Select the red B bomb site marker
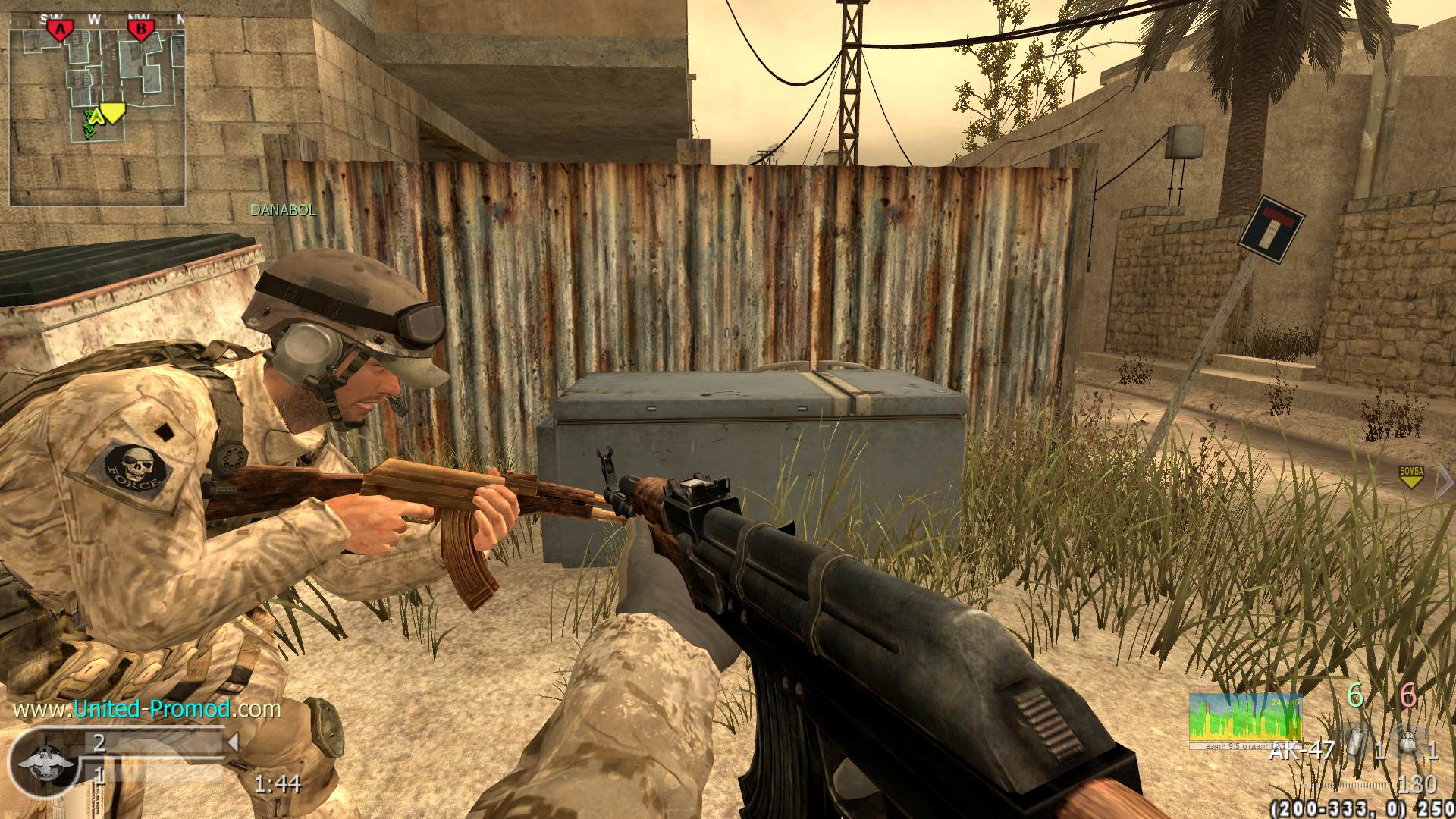This screenshot has height=819, width=1456. click(x=140, y=30)
